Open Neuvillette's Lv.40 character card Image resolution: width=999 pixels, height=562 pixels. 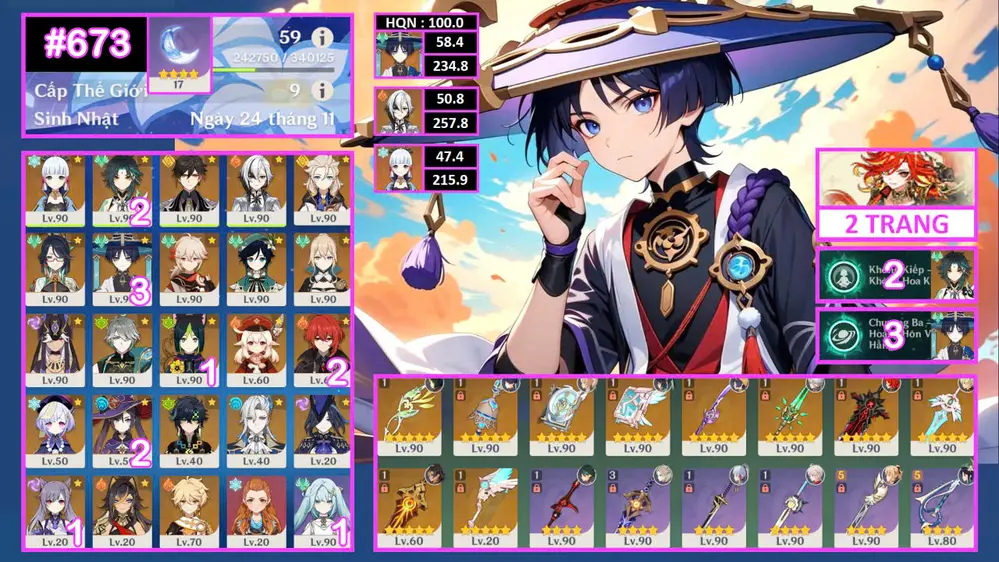click(254, 430)
